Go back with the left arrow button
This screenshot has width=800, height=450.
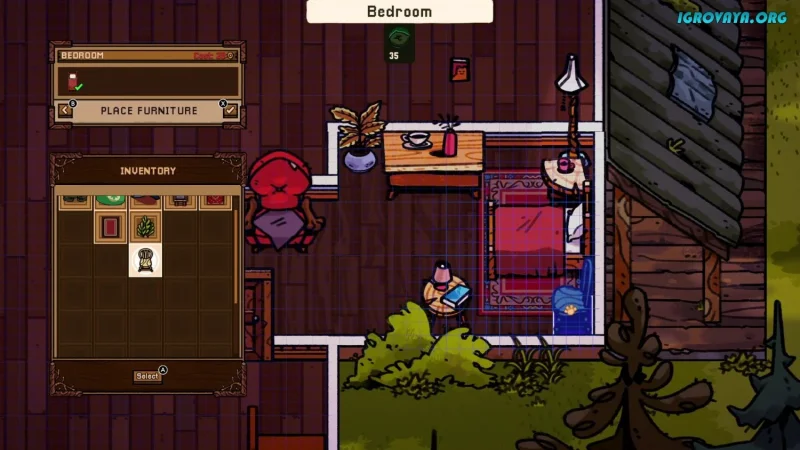66,110
